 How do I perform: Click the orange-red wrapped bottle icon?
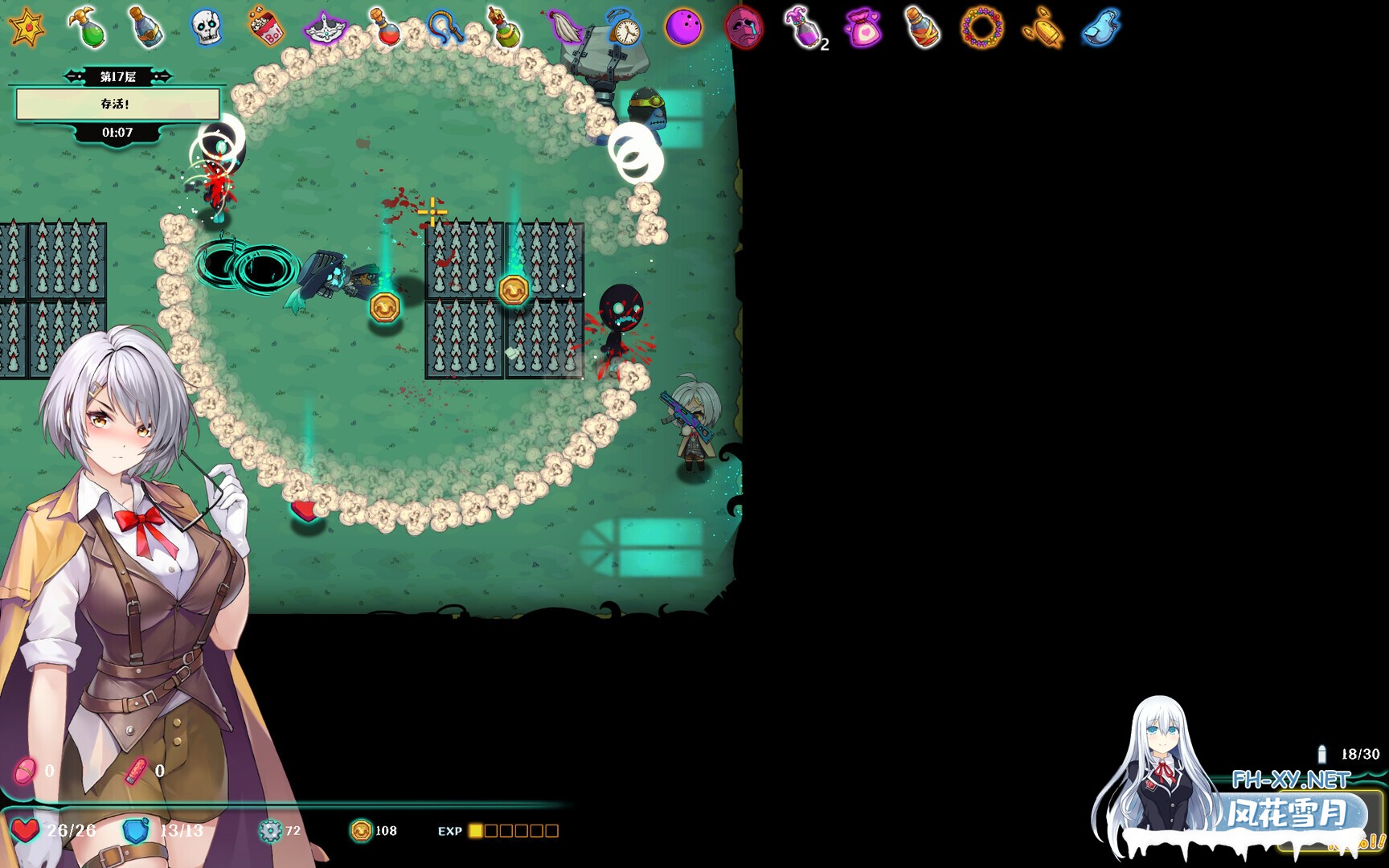click(922, 27)
